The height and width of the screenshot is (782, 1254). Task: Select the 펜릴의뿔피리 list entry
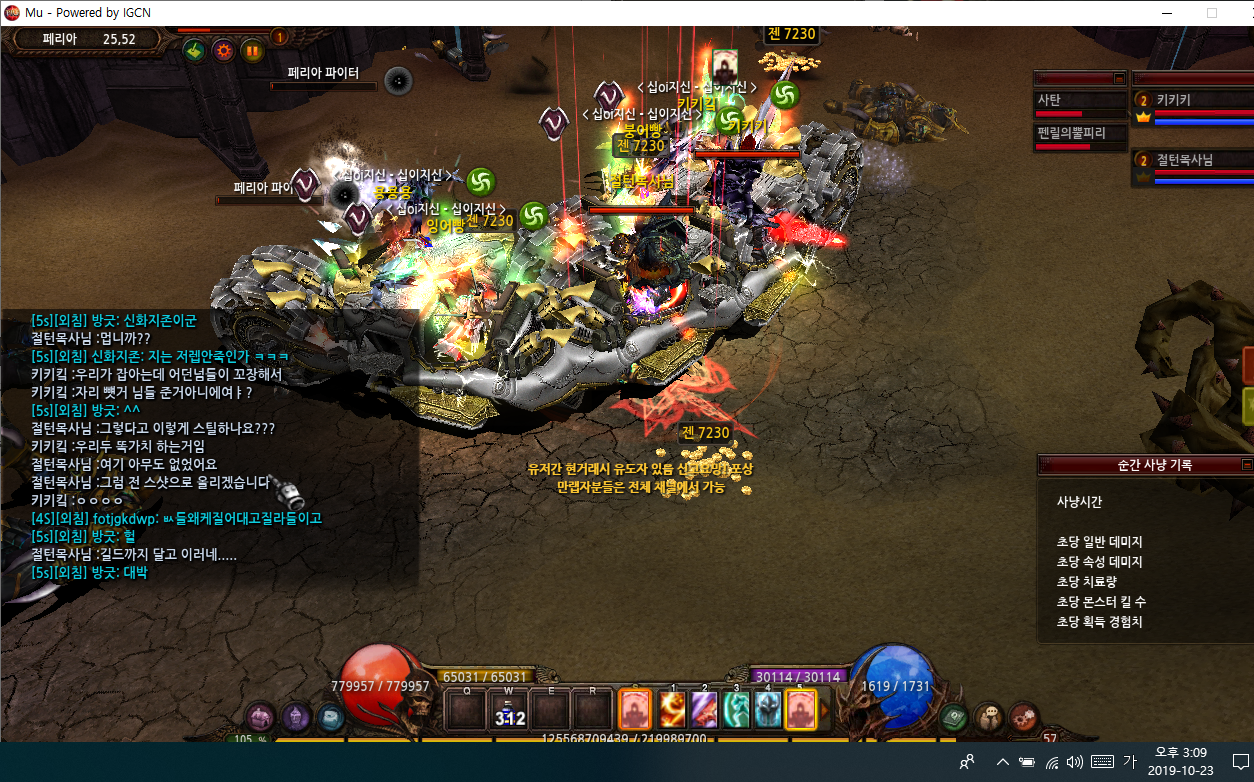coord(1080,133)
